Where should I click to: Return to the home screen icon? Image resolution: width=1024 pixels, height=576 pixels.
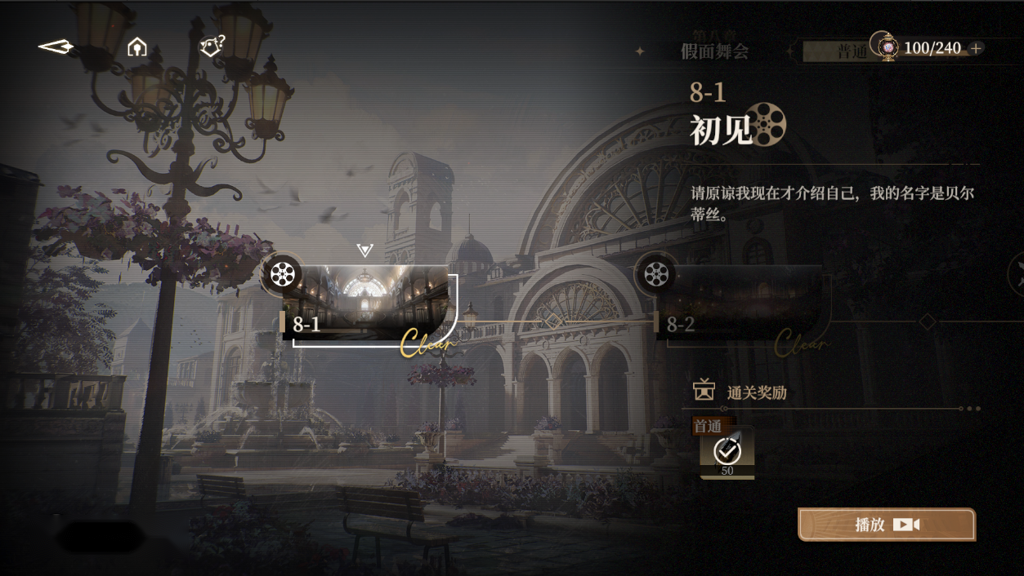tap(137, 47)
